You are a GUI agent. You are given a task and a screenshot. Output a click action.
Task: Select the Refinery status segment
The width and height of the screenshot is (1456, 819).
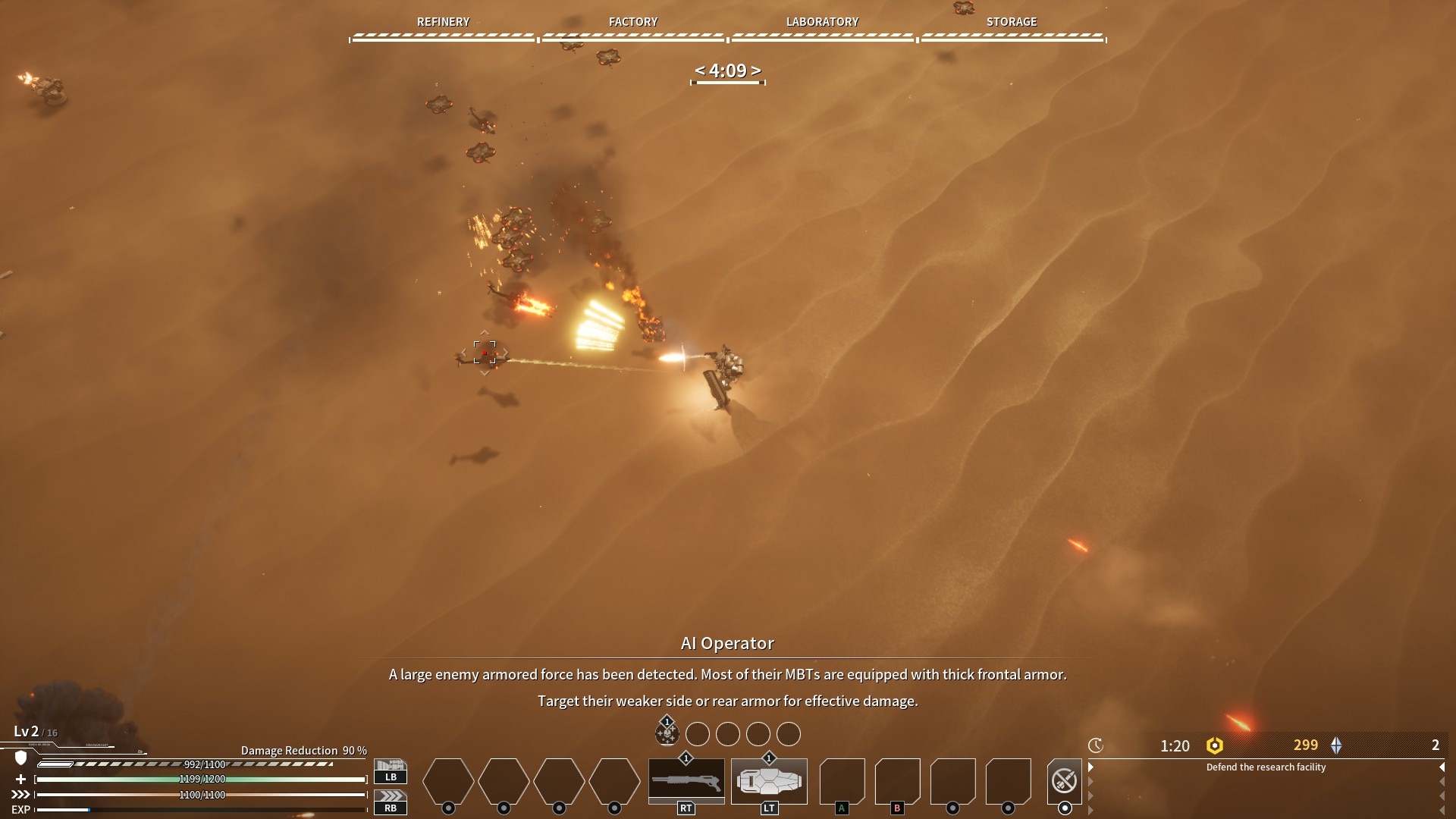(x=444, y=29)
